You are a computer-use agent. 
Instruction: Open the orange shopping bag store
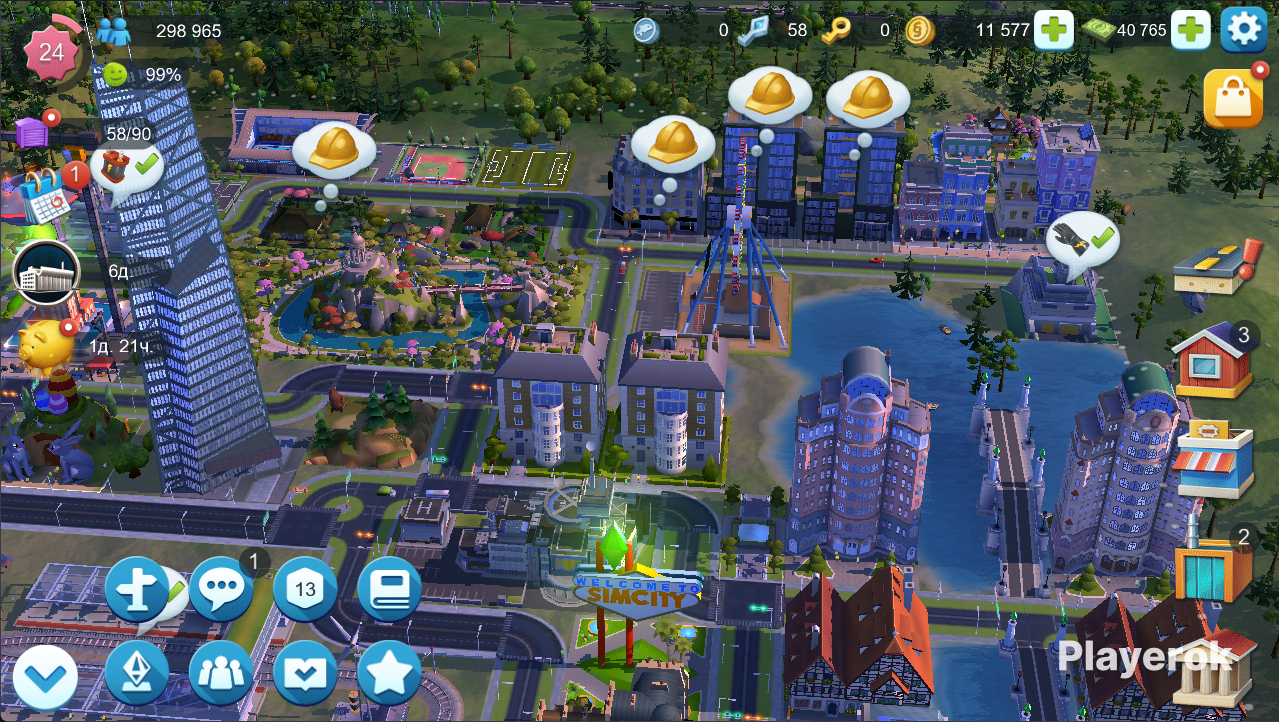[1232, 99]
